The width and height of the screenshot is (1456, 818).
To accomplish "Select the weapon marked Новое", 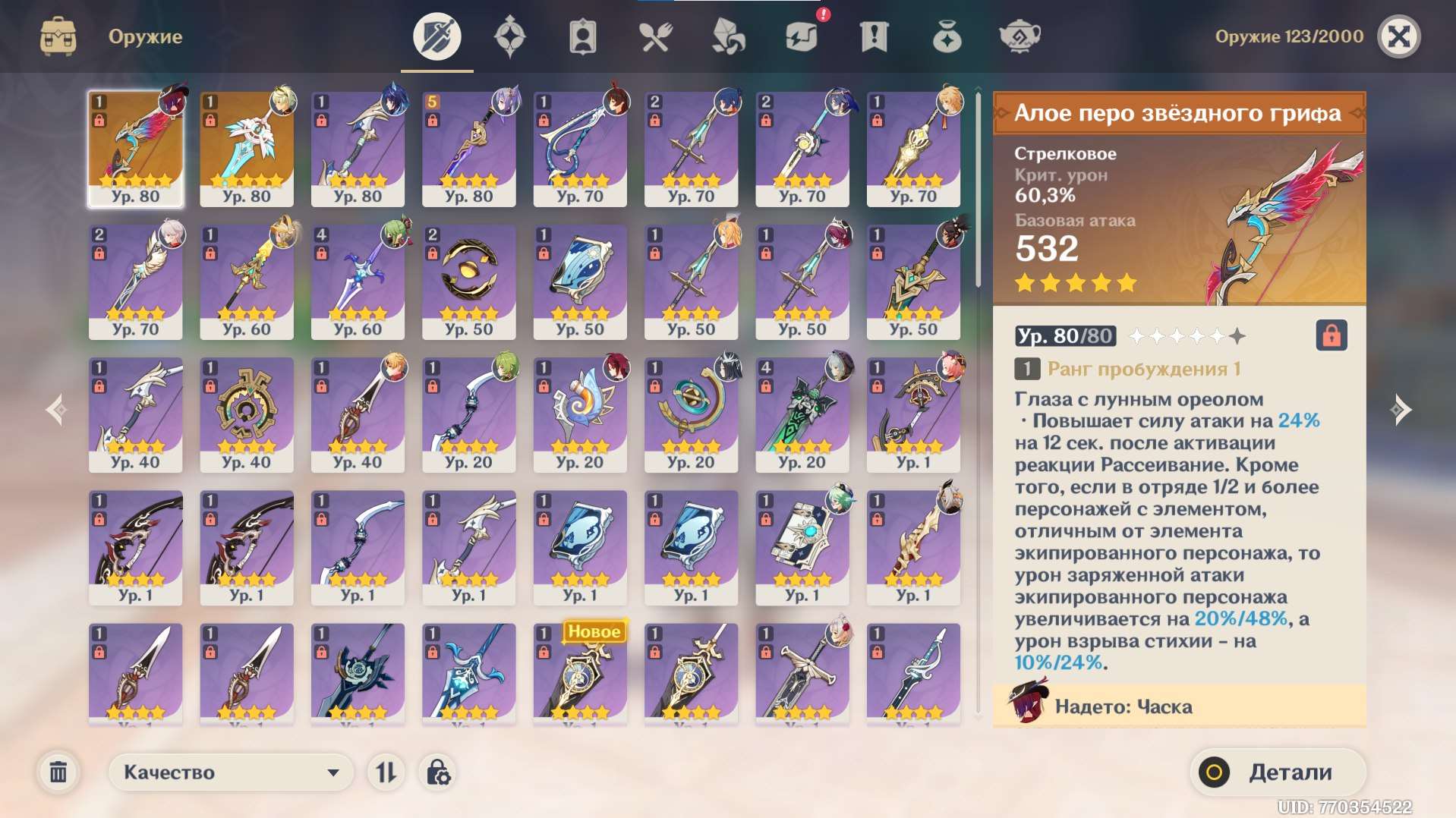I will [580, 672].
